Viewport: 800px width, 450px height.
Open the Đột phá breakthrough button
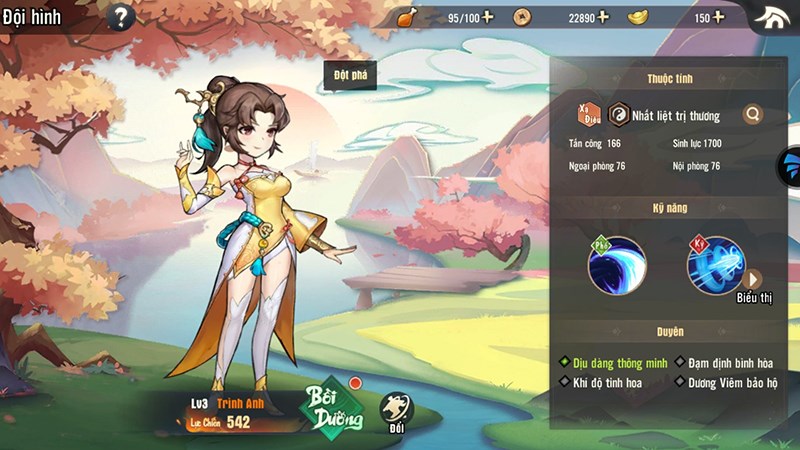[x=349, y=76]
